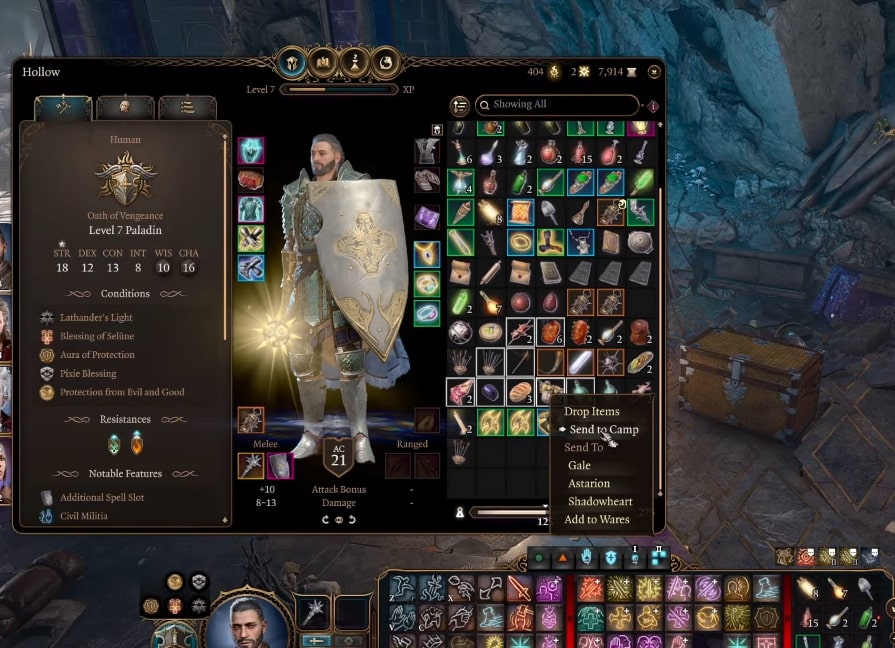The width and height of the screenshot is (895, 648).
Task: Choose Drop Items from the context menu
Action: (591, 411)
